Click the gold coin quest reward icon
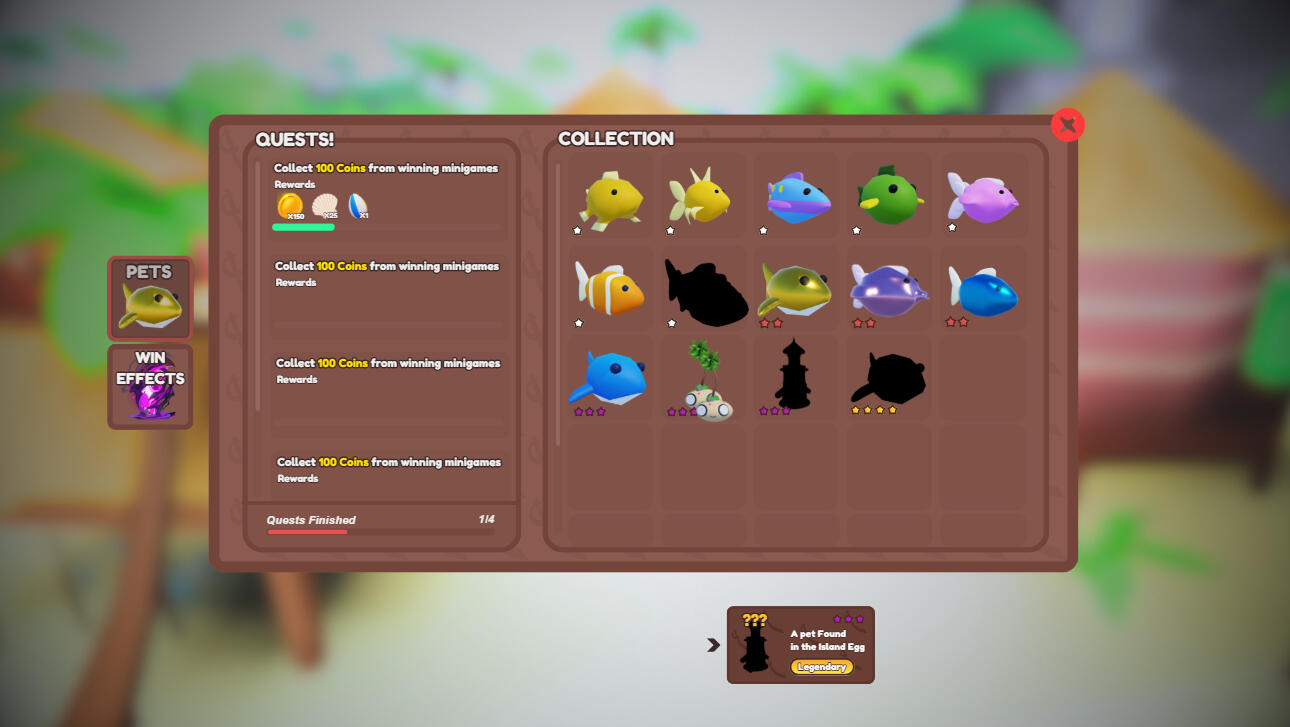The height and width of the screenshot is (727, 1290). coord(290,206)
